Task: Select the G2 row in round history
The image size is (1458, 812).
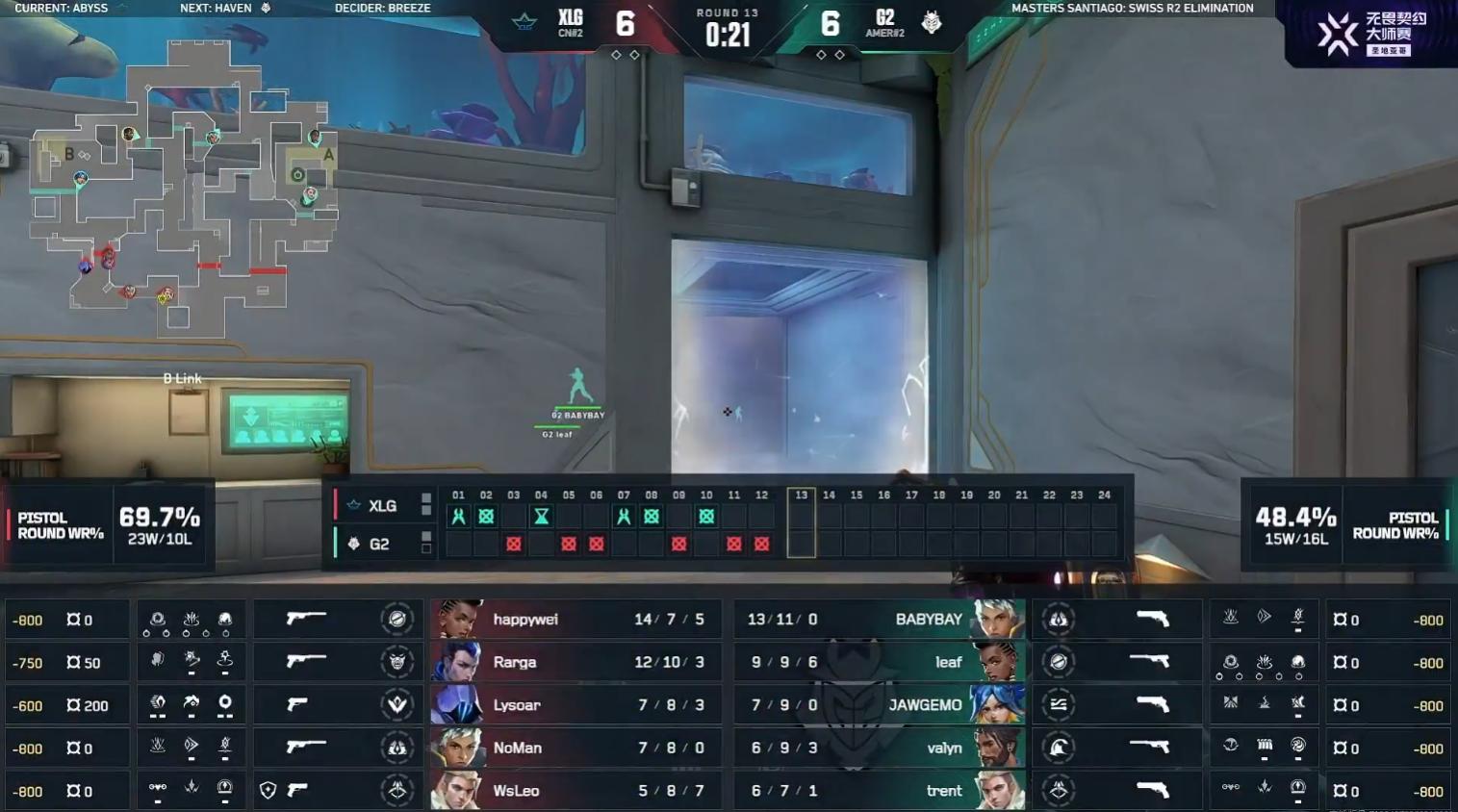Action: pyautogui.click(x=378, y=545)
